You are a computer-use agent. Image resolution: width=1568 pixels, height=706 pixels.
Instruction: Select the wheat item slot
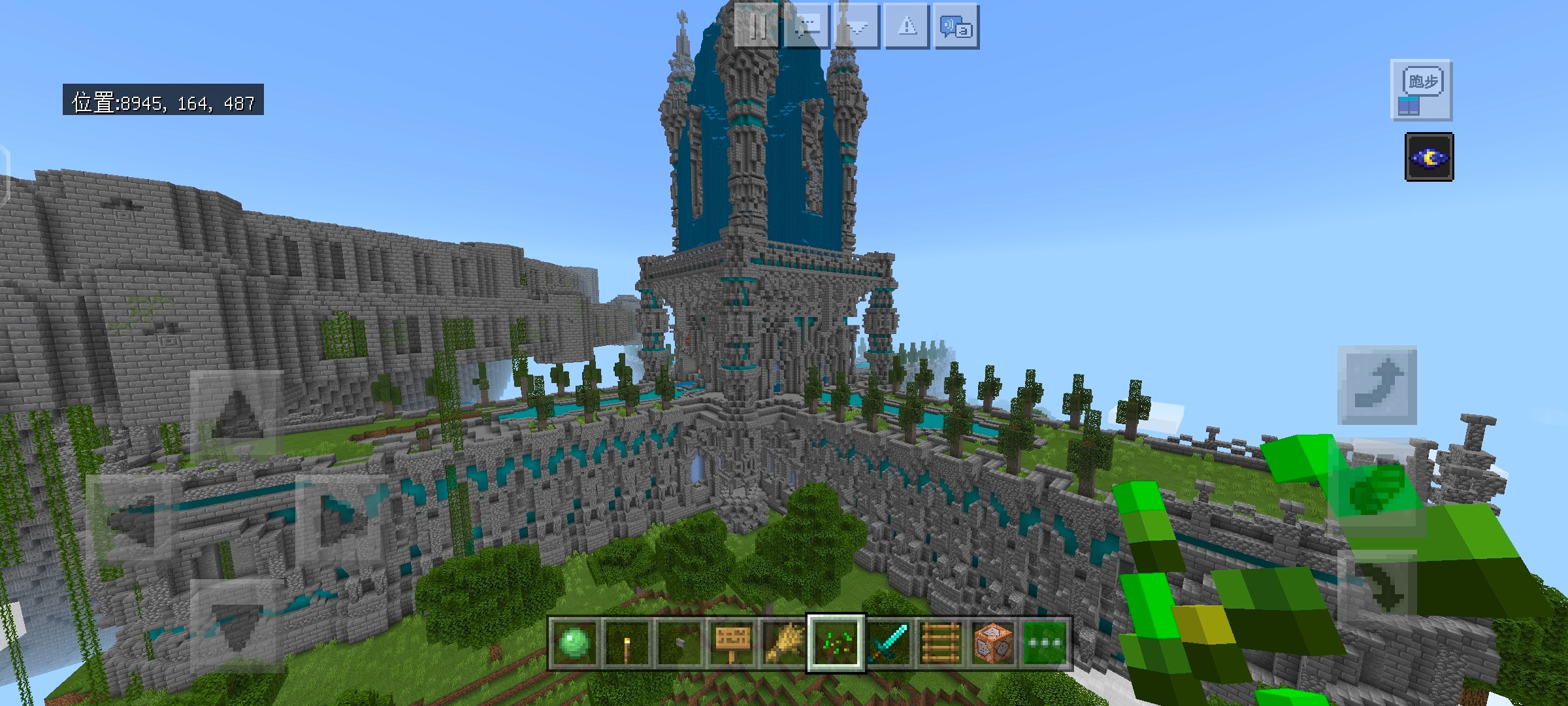click(x=783, y=643)
